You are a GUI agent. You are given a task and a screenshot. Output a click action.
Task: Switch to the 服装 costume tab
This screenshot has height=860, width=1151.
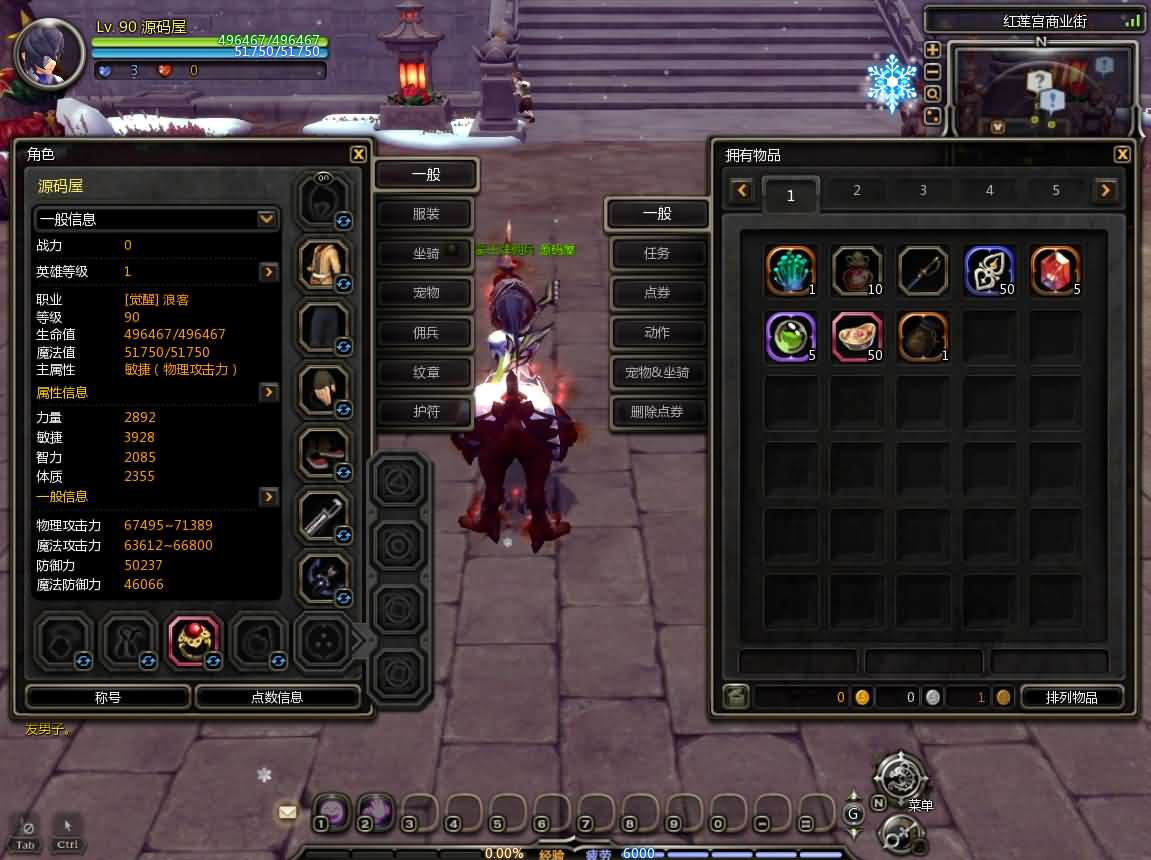[x=426, y=214]
